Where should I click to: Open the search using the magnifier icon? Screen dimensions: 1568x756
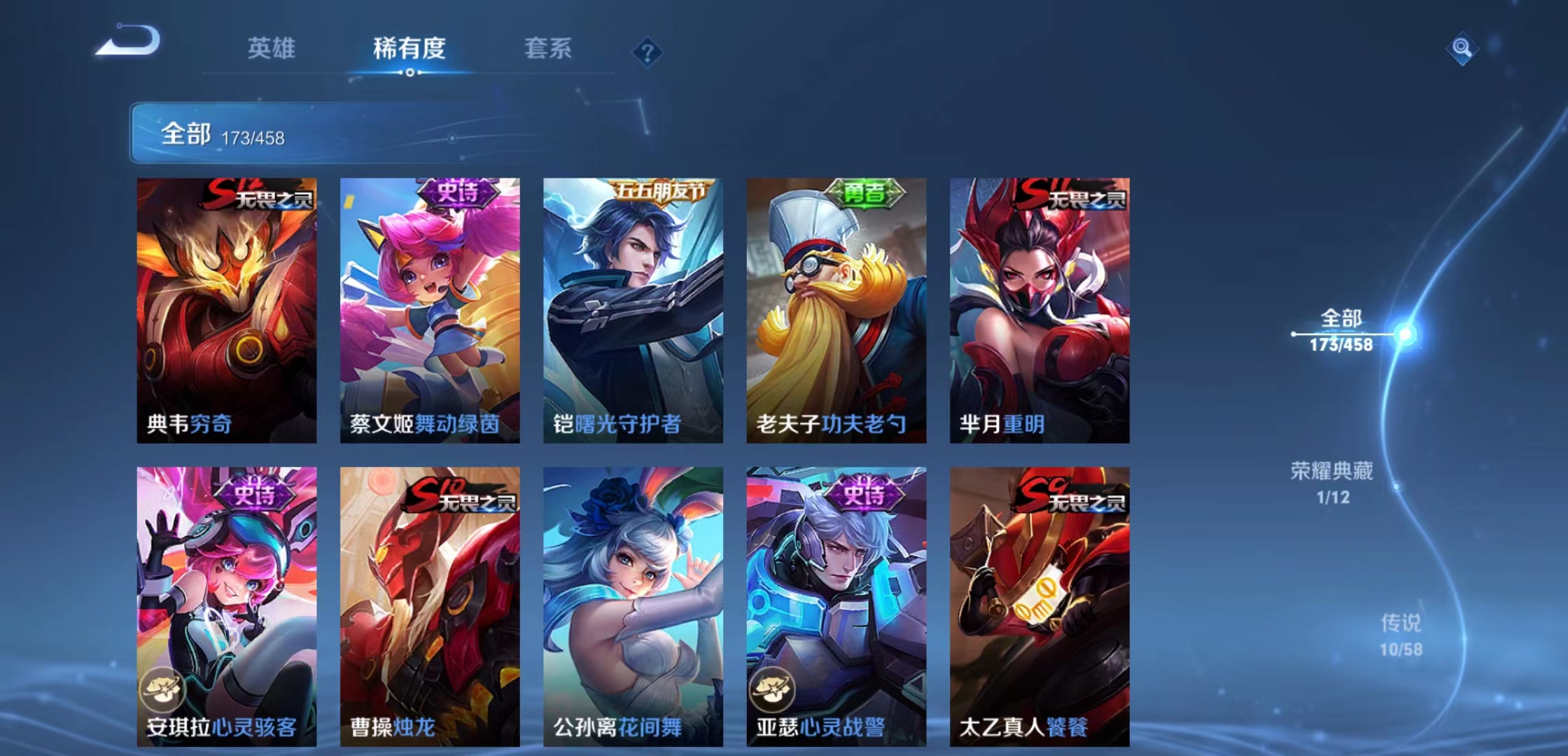point(1462,48)
